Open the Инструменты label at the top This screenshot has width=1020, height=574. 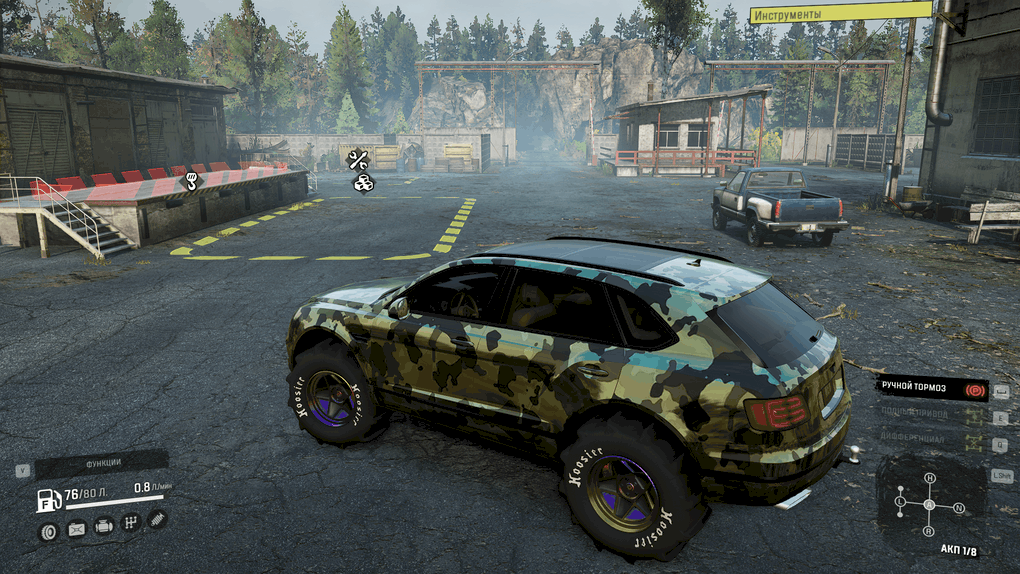tap(840, 13)
